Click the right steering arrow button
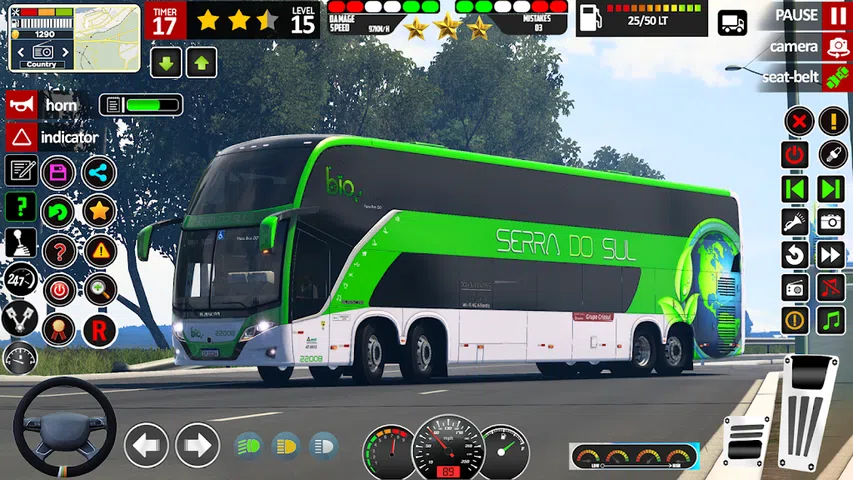The image size is (853, 480). click(x=197, y=444)
